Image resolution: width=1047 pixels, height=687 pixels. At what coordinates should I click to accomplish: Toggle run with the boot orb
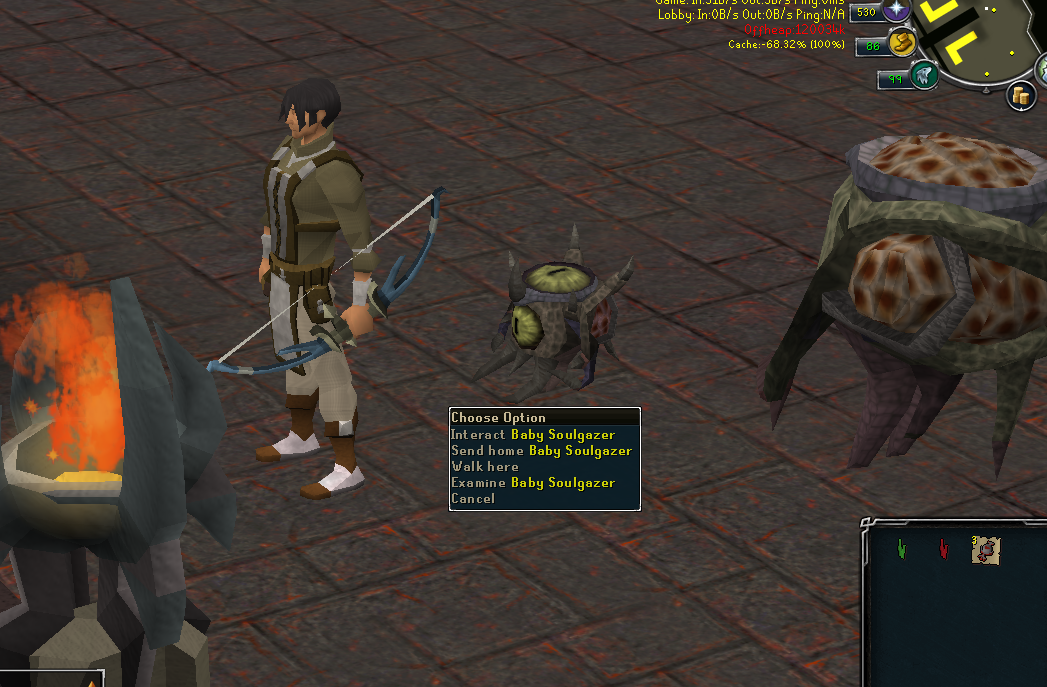point(902,43)
